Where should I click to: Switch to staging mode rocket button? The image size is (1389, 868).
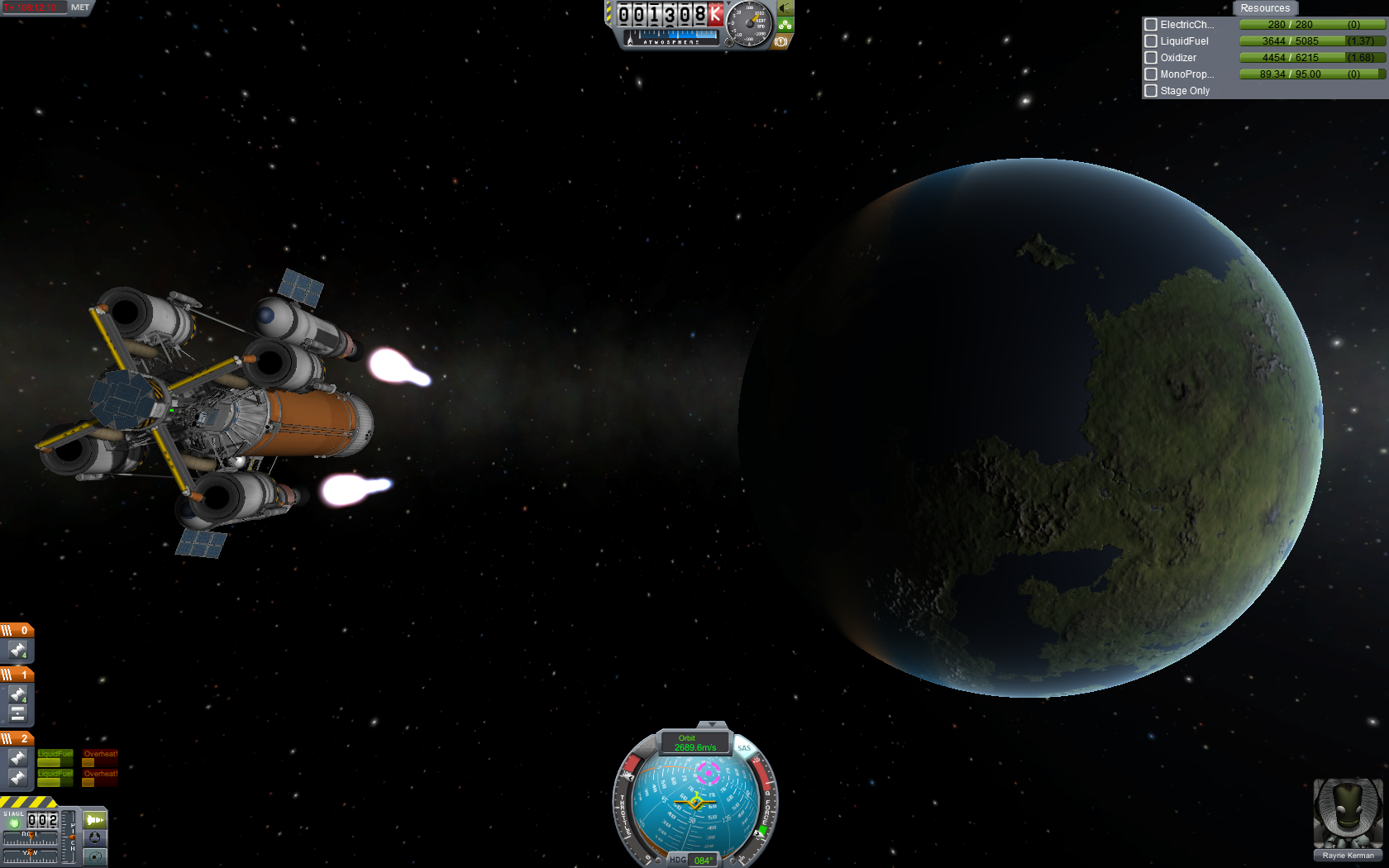coord(95,820)
